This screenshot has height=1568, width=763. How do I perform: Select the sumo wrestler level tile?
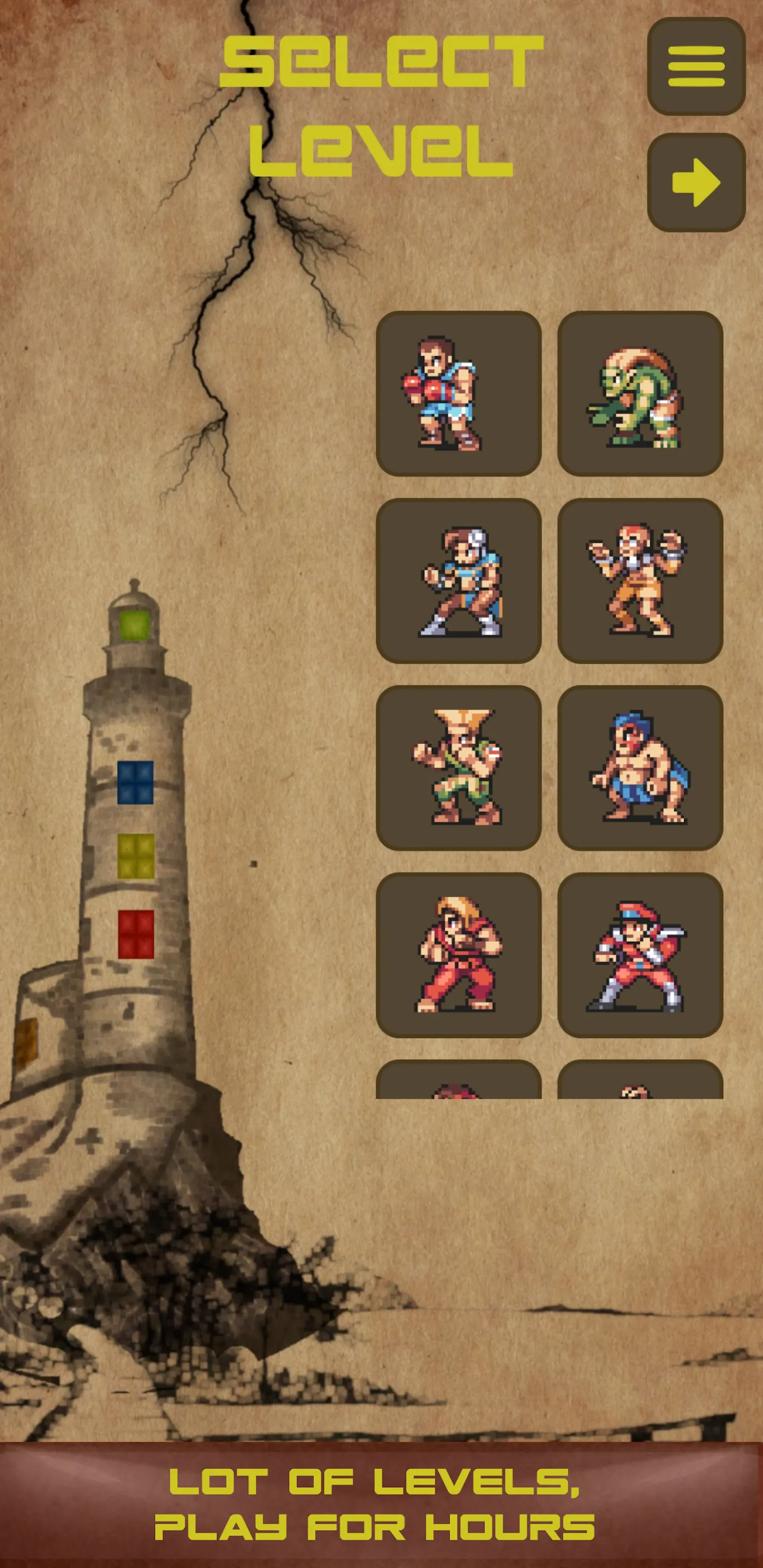pyautogui.click(x=640, y=768)
